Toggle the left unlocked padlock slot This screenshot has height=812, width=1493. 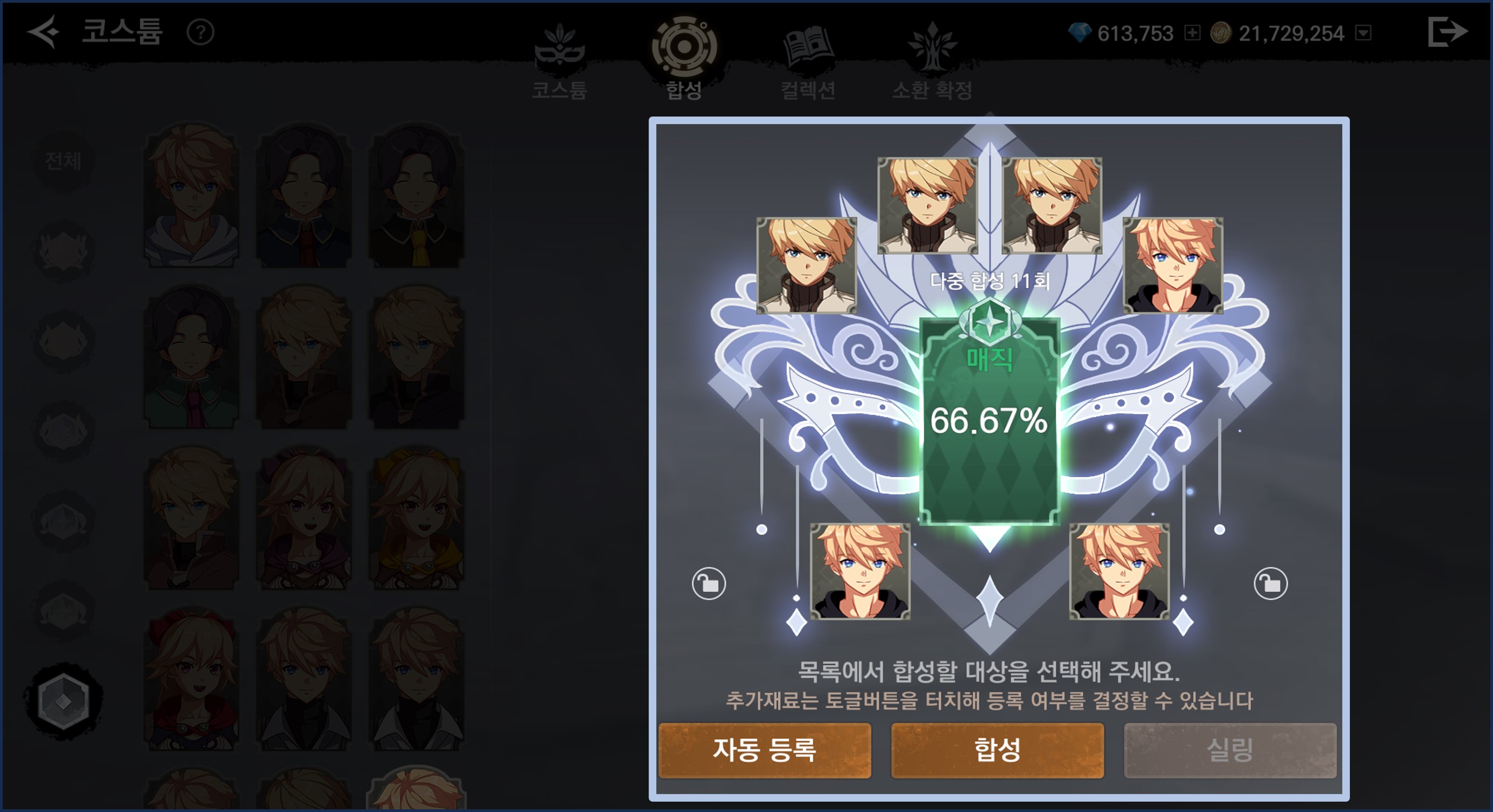(708, 583)
